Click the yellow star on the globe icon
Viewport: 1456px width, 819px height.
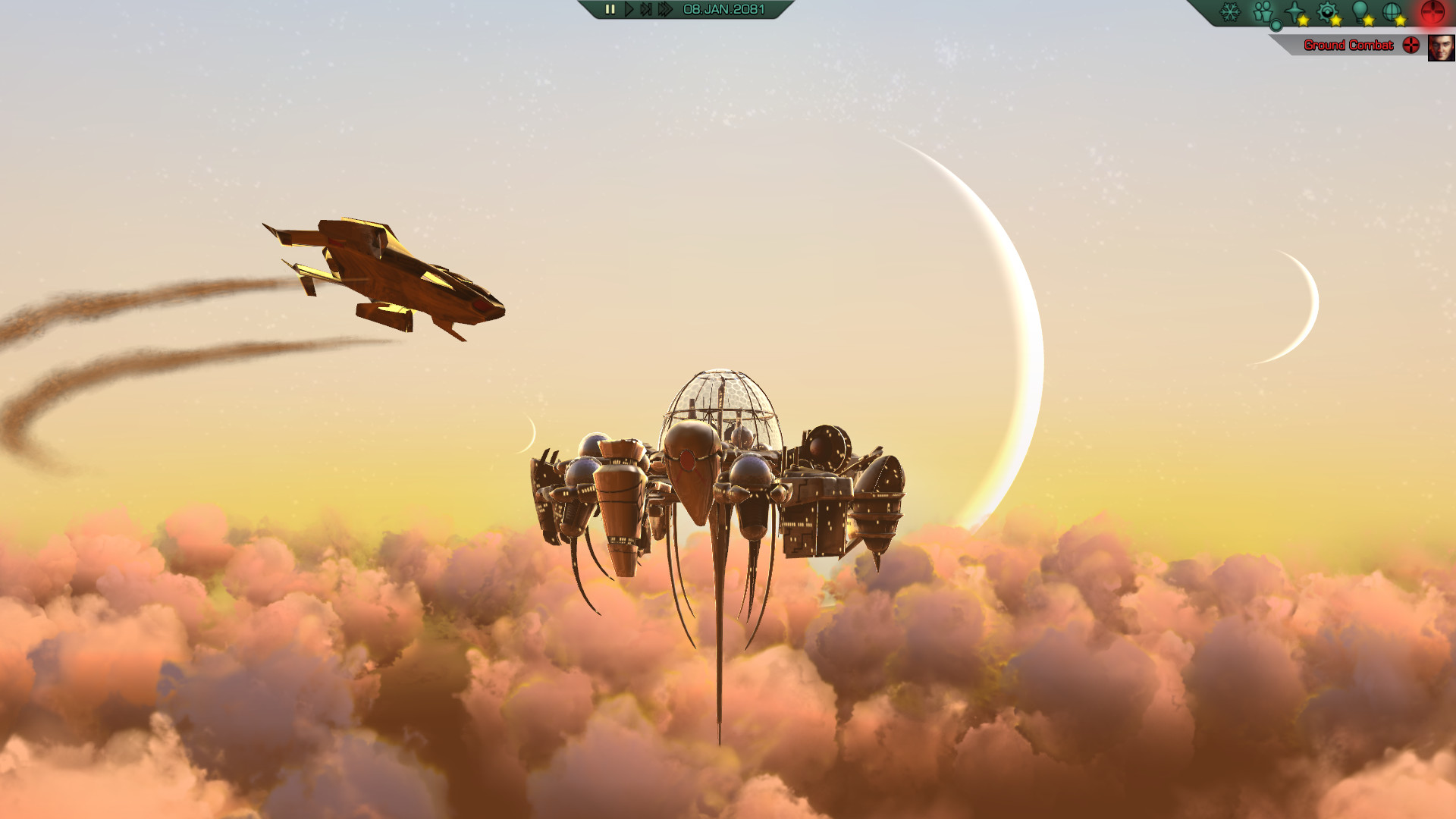1399,21
